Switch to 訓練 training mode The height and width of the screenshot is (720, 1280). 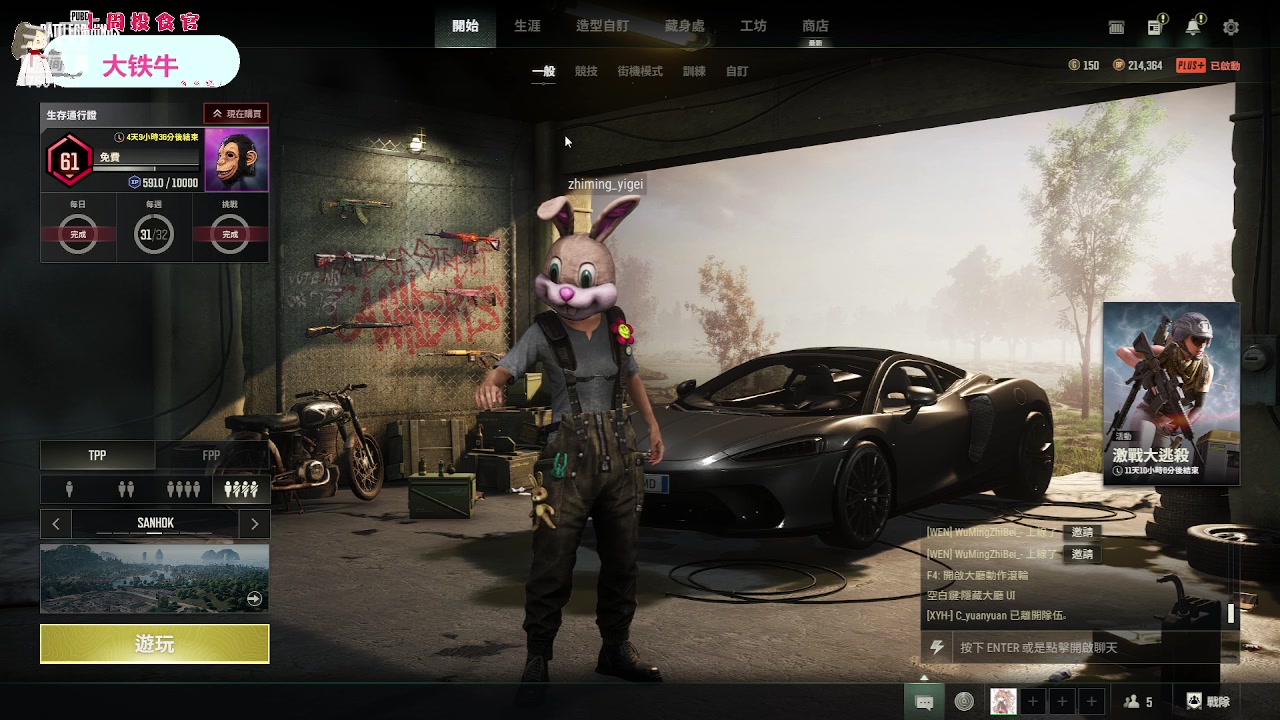point(694,72)
